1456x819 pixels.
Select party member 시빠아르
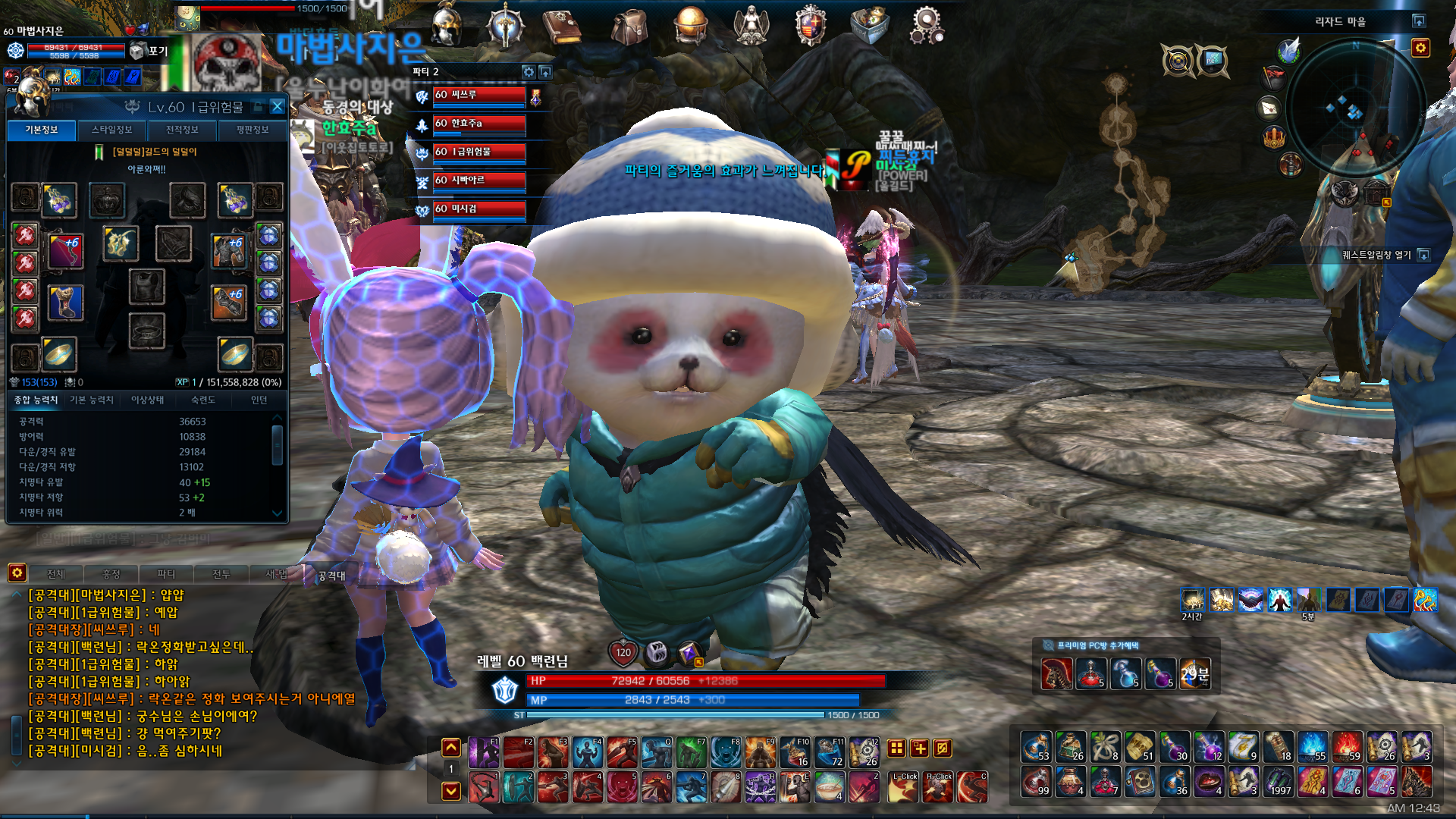(478, 181)
